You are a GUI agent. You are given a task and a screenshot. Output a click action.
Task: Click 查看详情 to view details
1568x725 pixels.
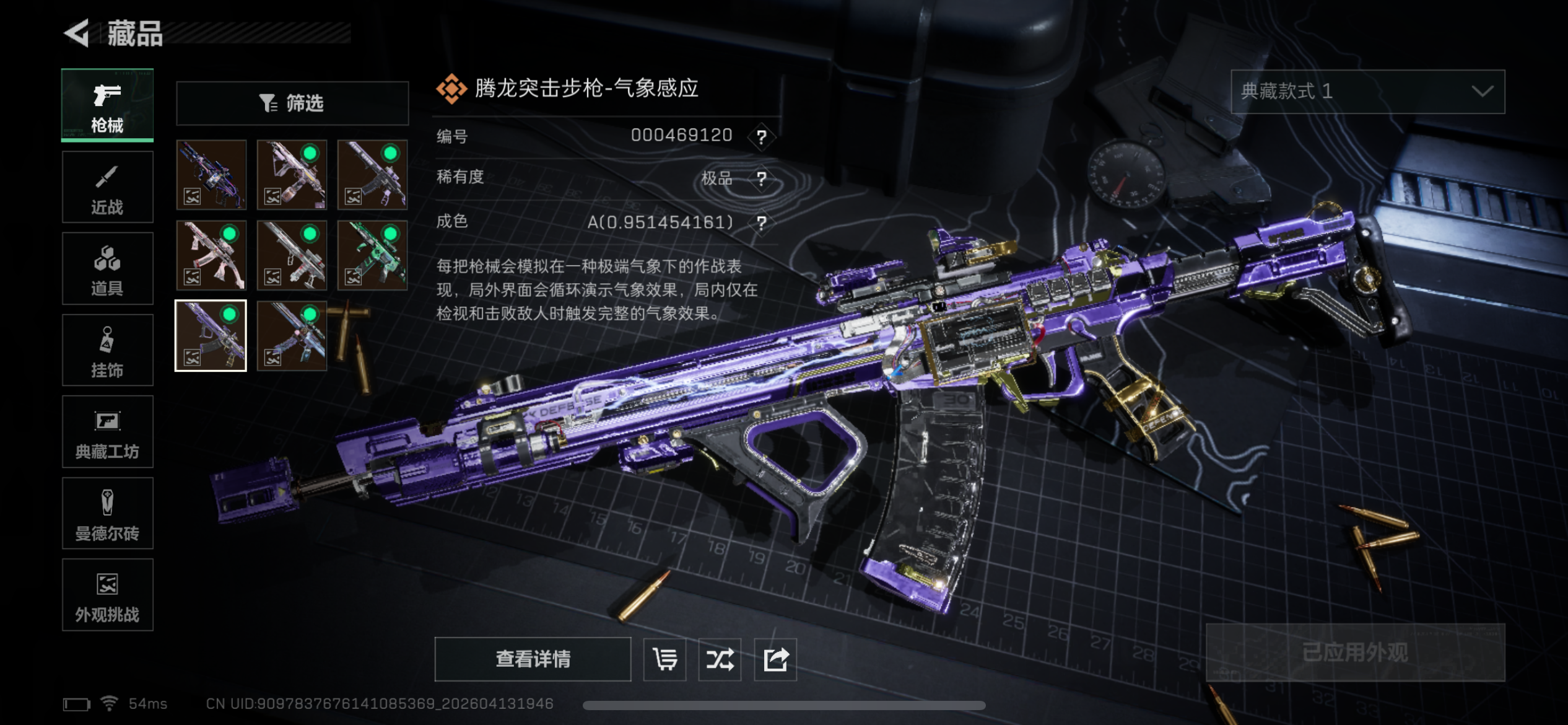(533, 659)
